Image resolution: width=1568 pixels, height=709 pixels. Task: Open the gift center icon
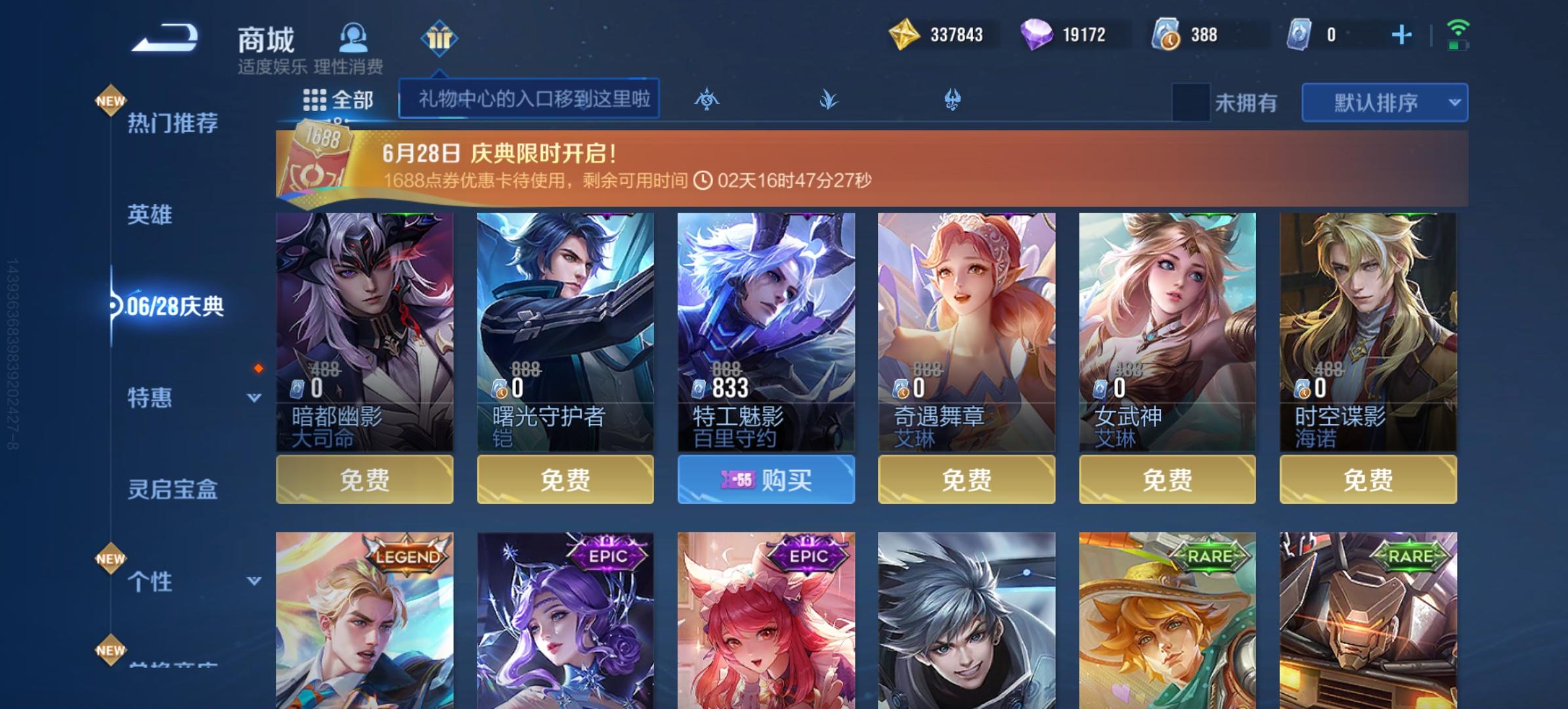[439, 37]
